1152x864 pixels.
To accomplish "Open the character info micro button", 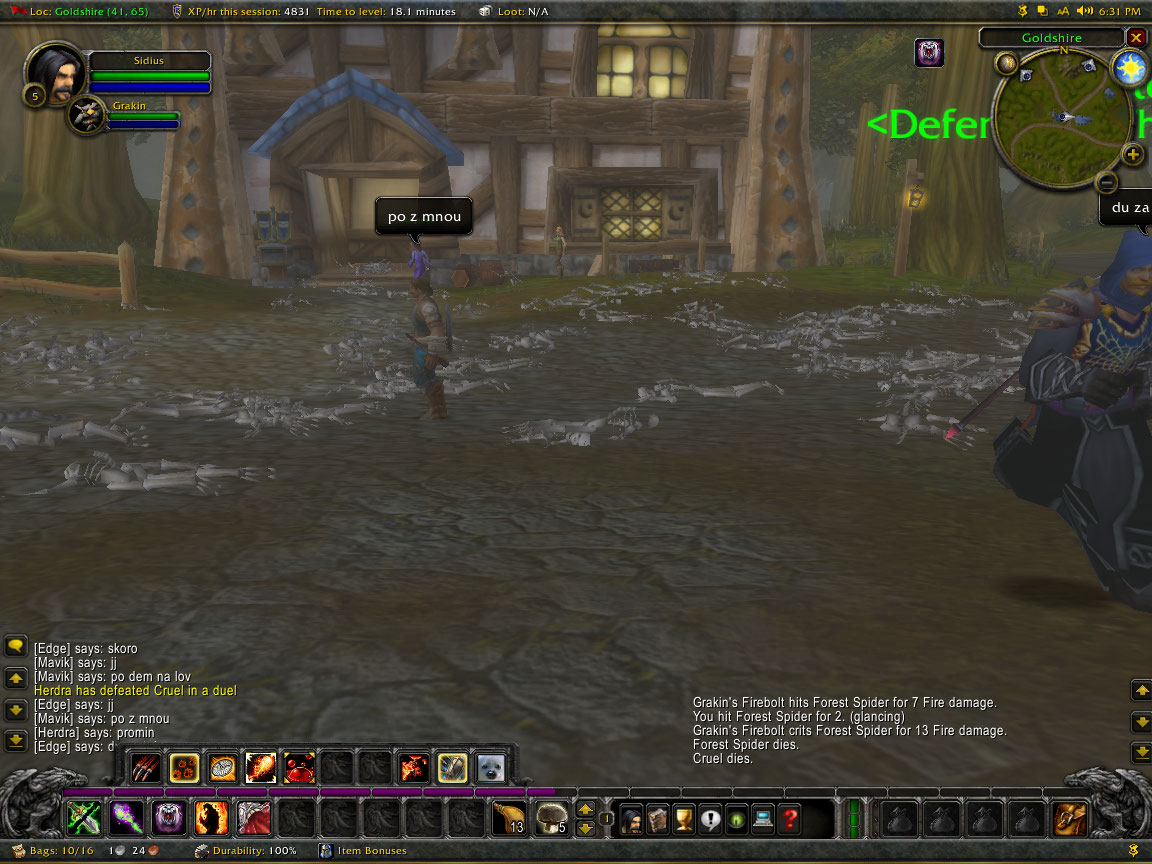I will click(x=631, y=820).
